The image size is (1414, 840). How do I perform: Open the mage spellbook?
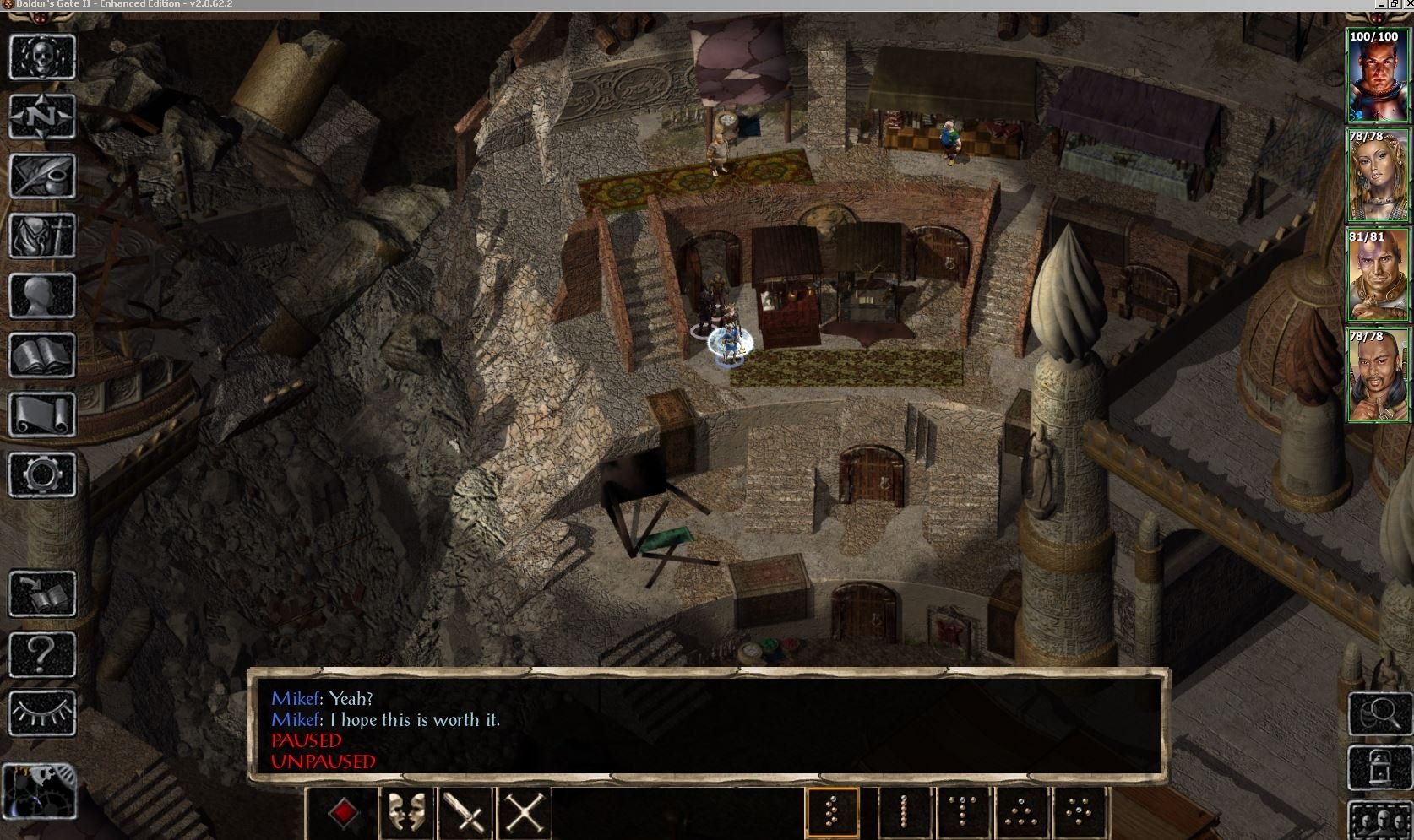point(42,355)
